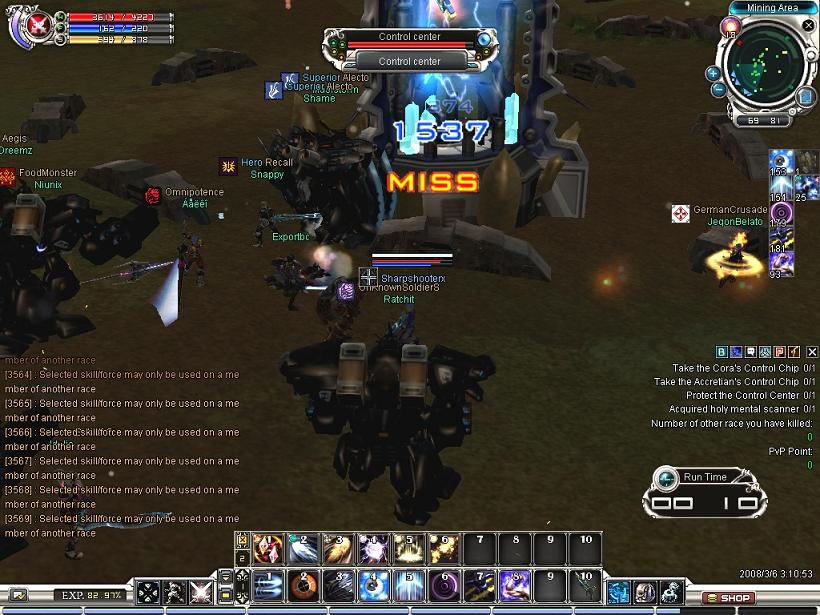The height and width of the screenshot is (615, 820).
Task: Click the Run Time clock icon
Action: tap(667, 477)
